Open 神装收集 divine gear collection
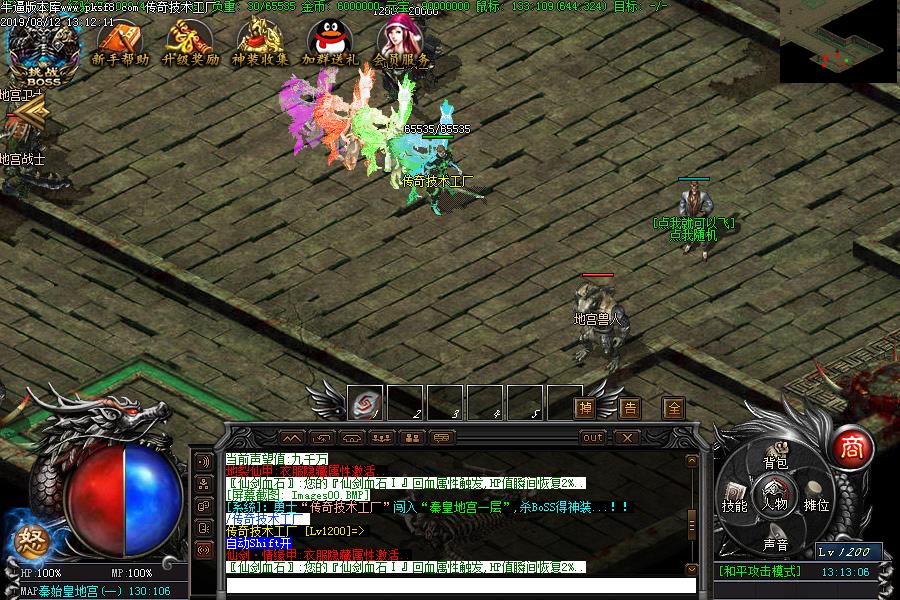 260,45
